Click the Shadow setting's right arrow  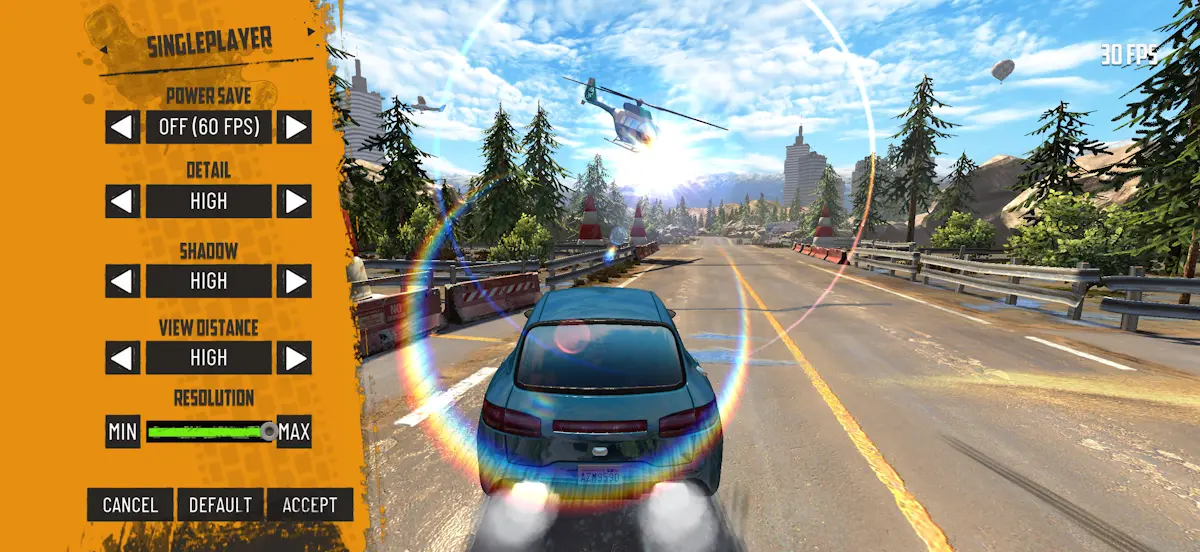(x=294, y=281)
